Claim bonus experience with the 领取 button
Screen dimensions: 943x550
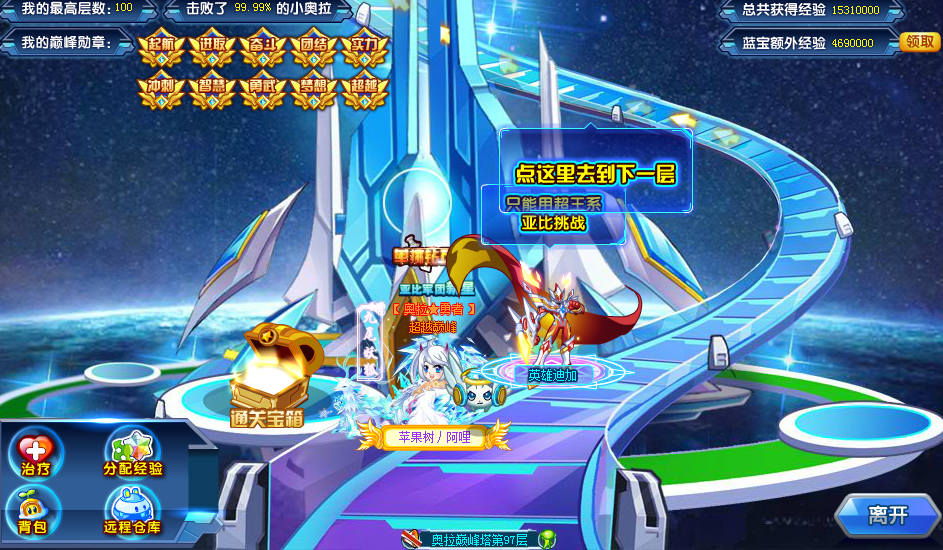pos(920,42)
